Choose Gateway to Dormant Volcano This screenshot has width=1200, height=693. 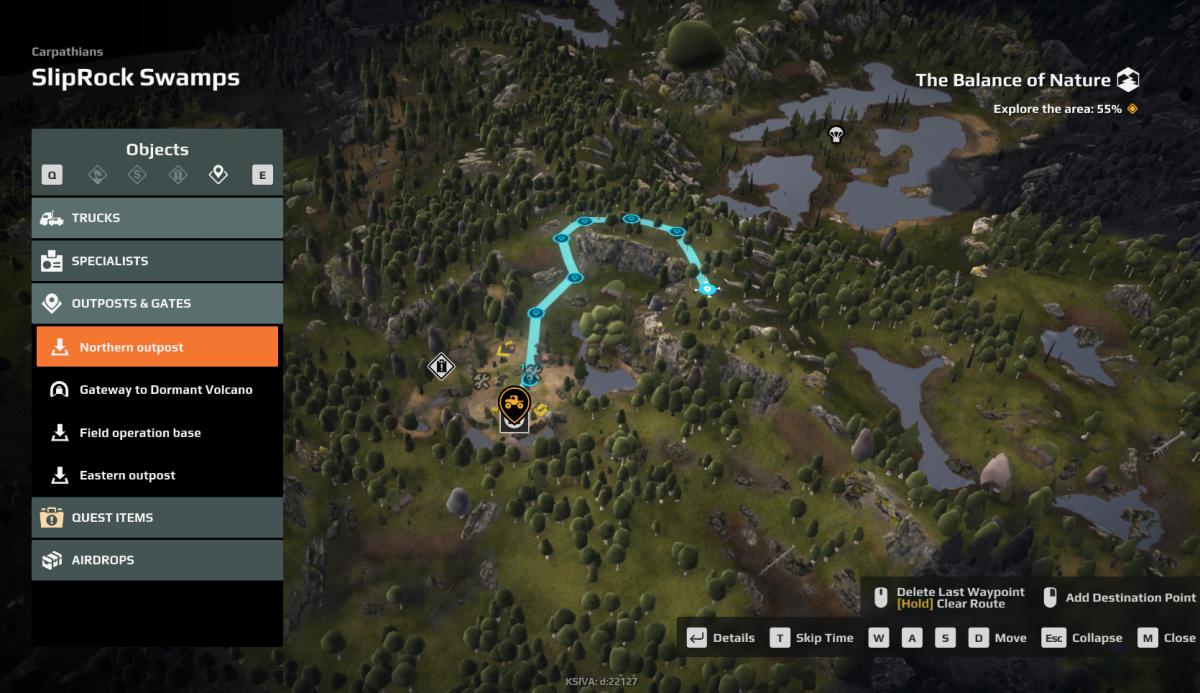point(157,390)
